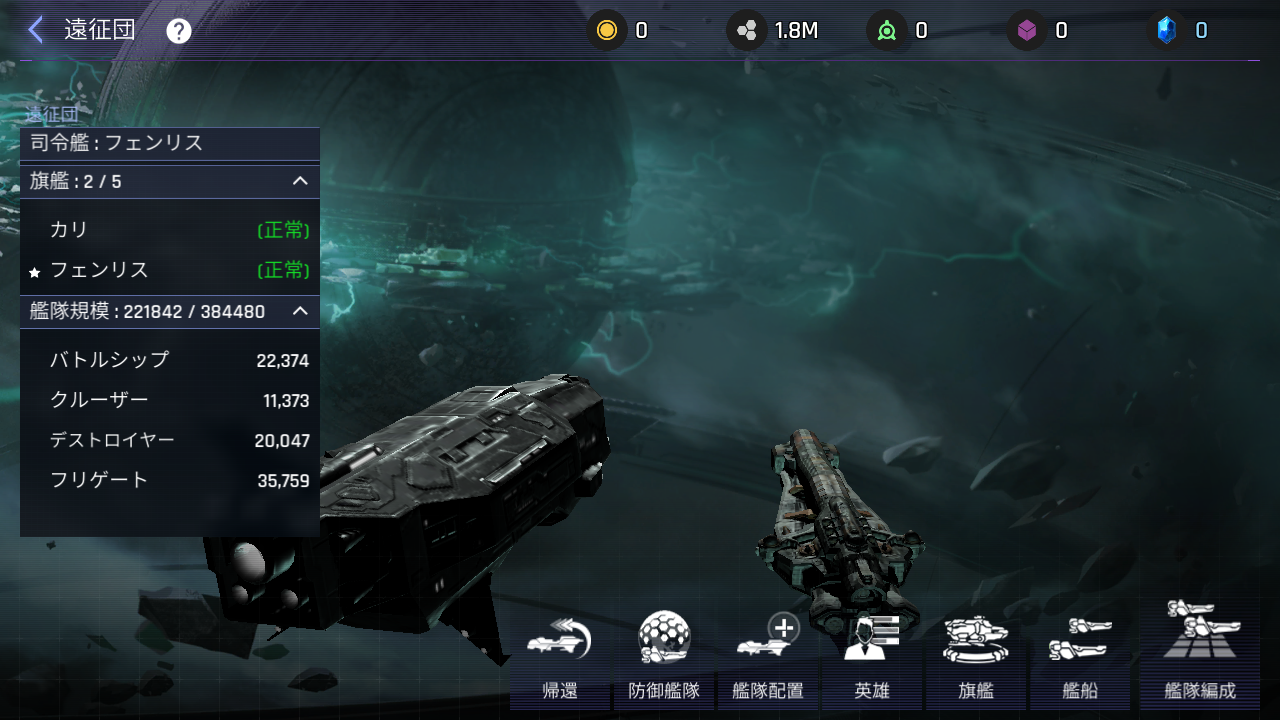Tap the purple cube resource icon
This screenshot has height=720, width=1280.
tap(1026, 31)
